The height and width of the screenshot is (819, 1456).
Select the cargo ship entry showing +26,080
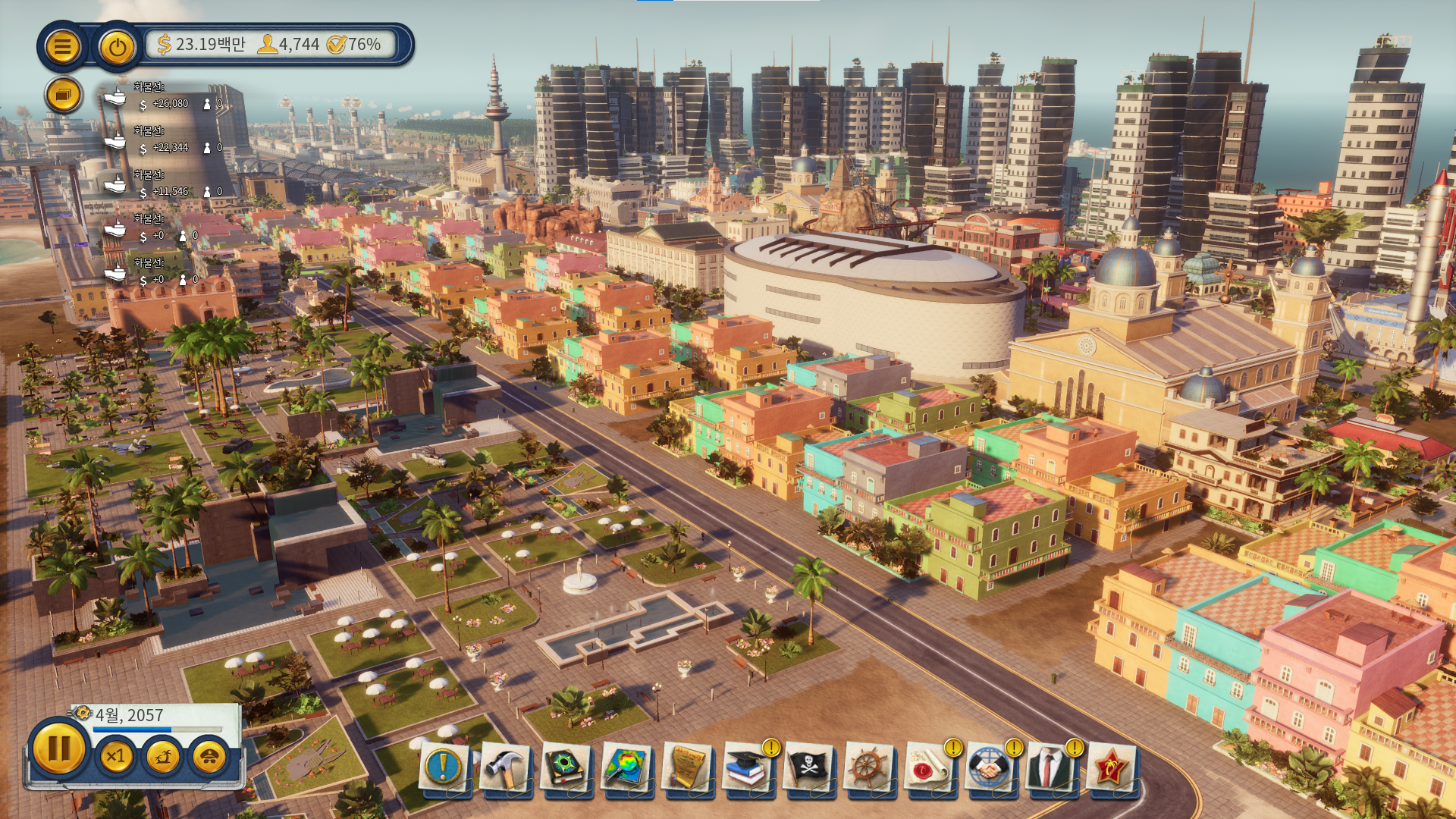164,97
